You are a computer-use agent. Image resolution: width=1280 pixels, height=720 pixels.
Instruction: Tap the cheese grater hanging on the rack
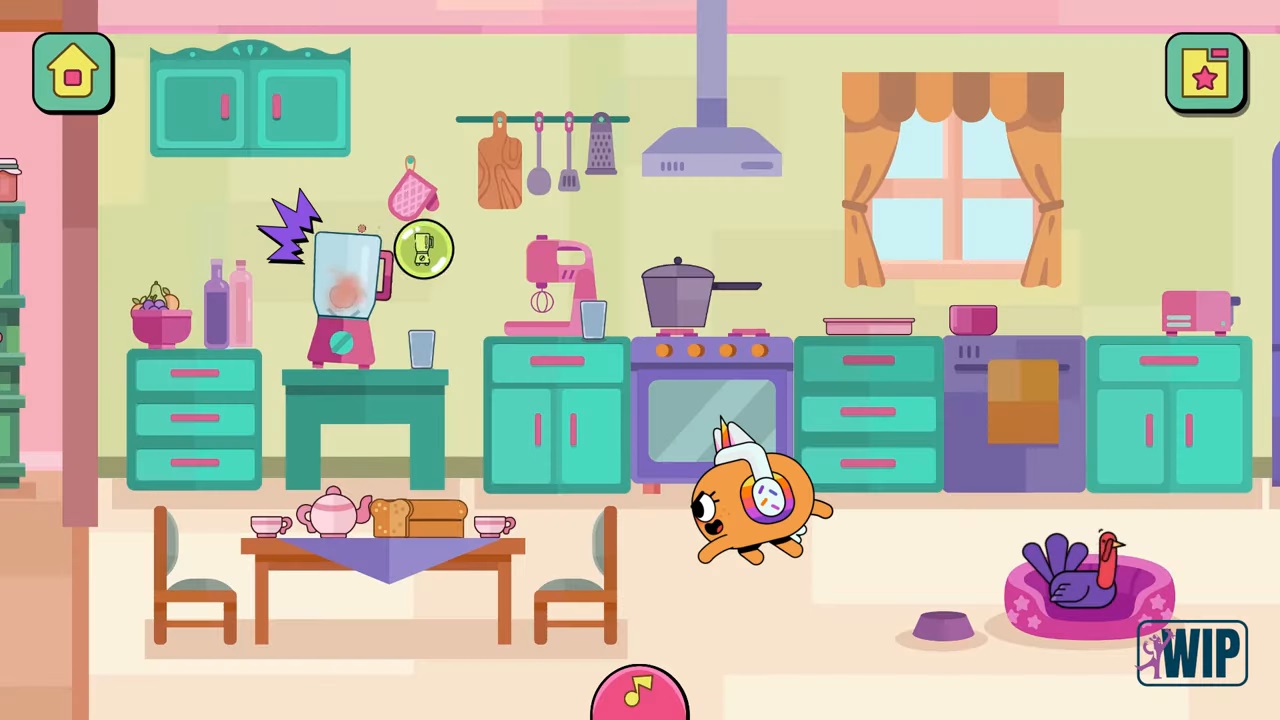pyautogui.click(x=599, y=150)
